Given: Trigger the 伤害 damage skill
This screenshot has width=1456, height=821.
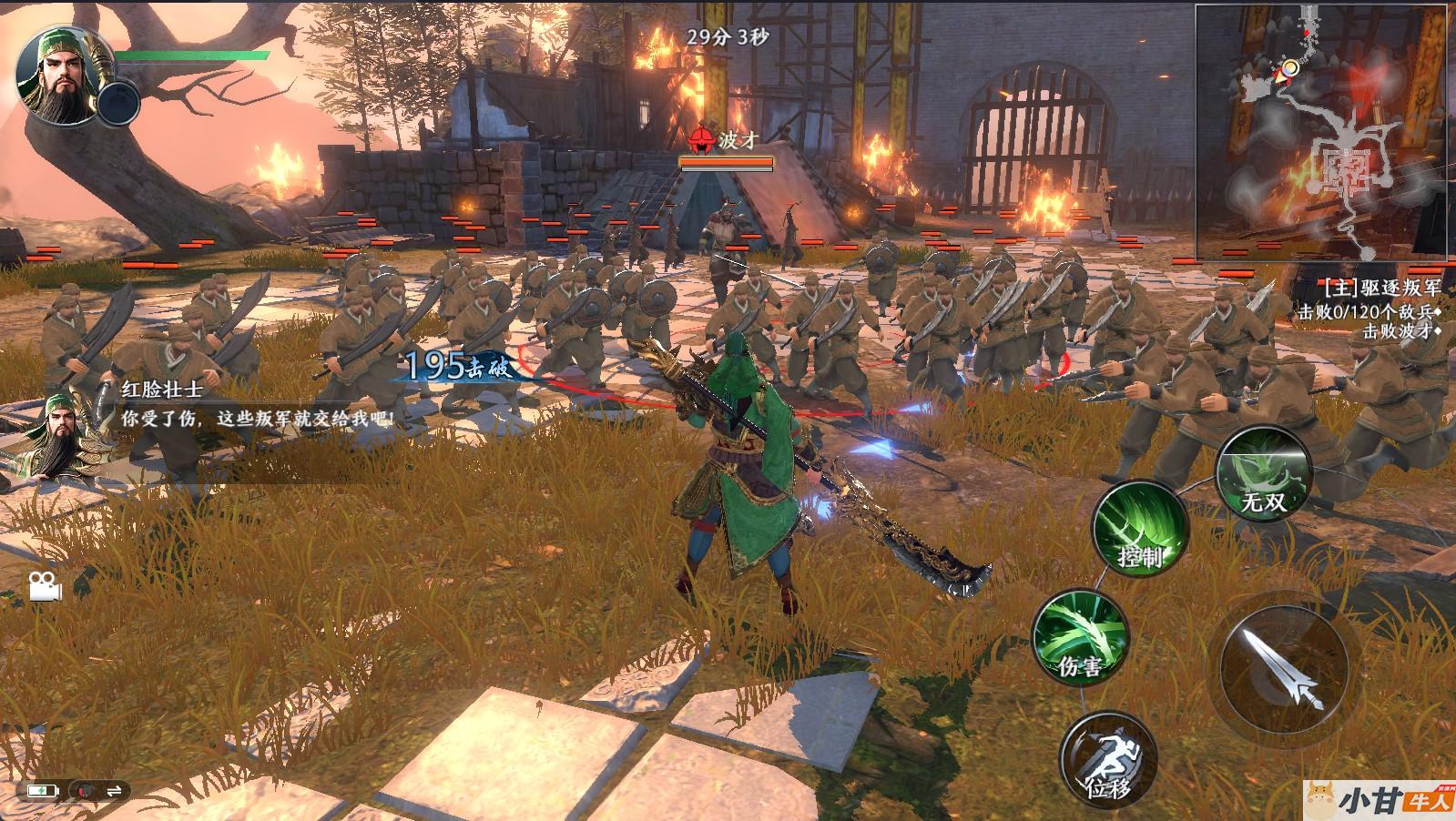Looking at the screenshot, I should (x=1080, y=636).
